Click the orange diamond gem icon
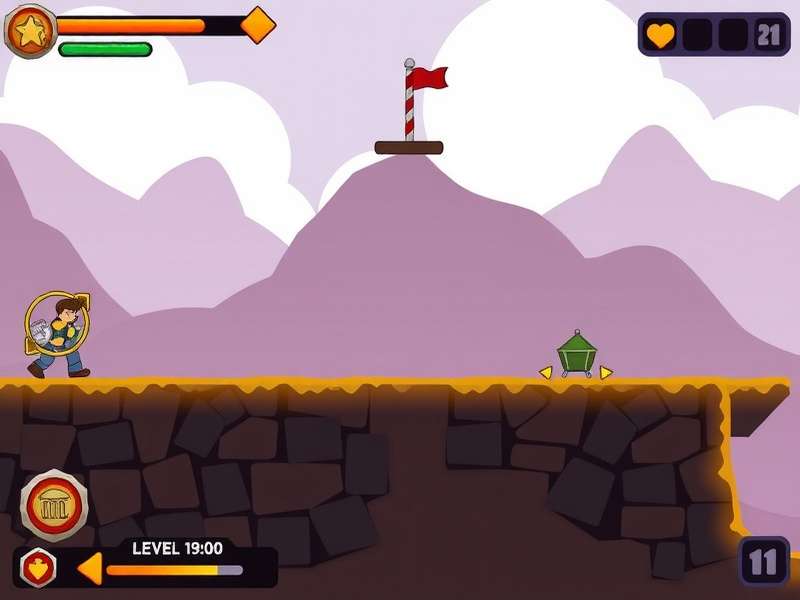The width and height of the screenshot is (800, 600). point(258,25)
